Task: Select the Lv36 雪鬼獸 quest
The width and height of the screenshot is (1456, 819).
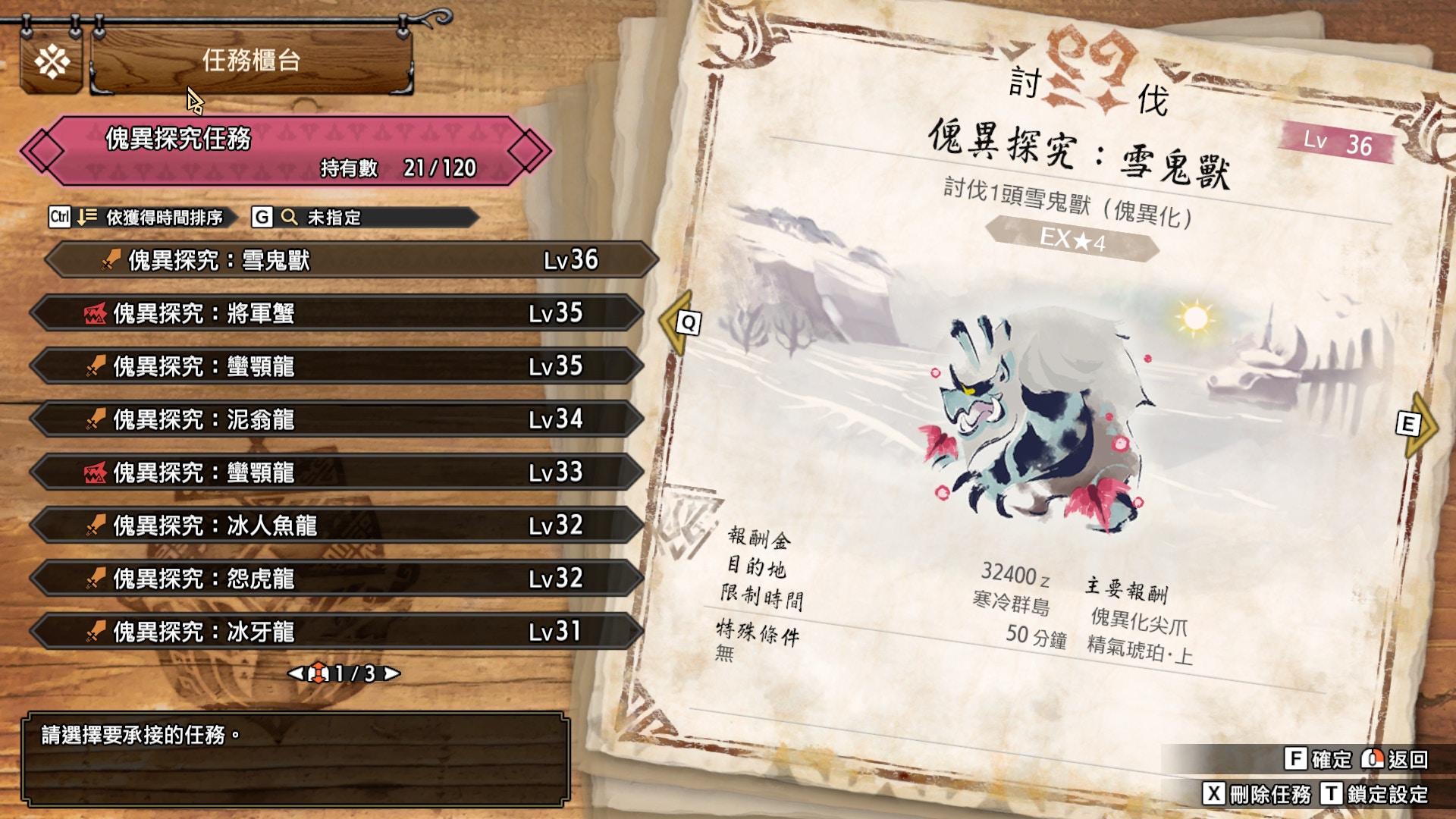Action: point(350,260)
